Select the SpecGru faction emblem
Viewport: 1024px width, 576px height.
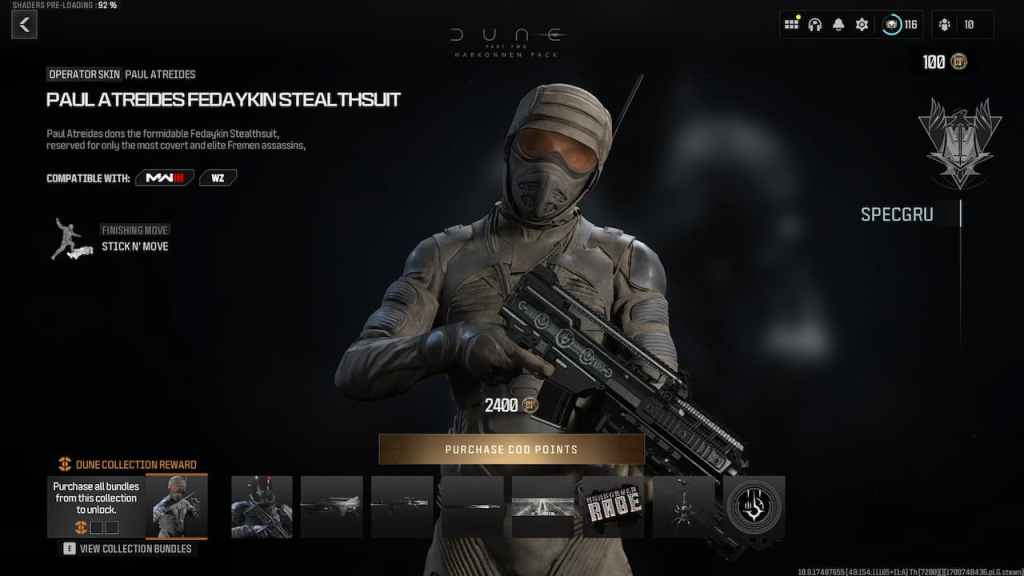point(959,142)
